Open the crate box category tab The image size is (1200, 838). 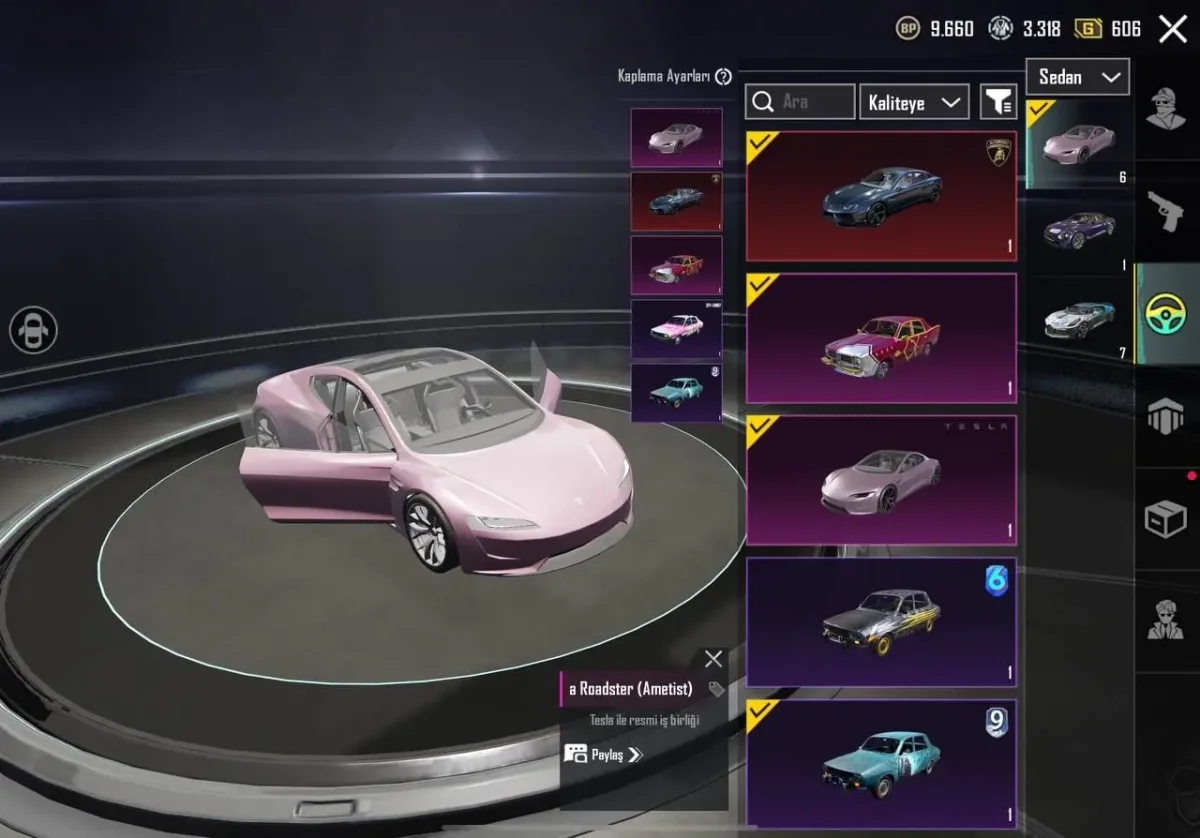[x=1165, y=519]
